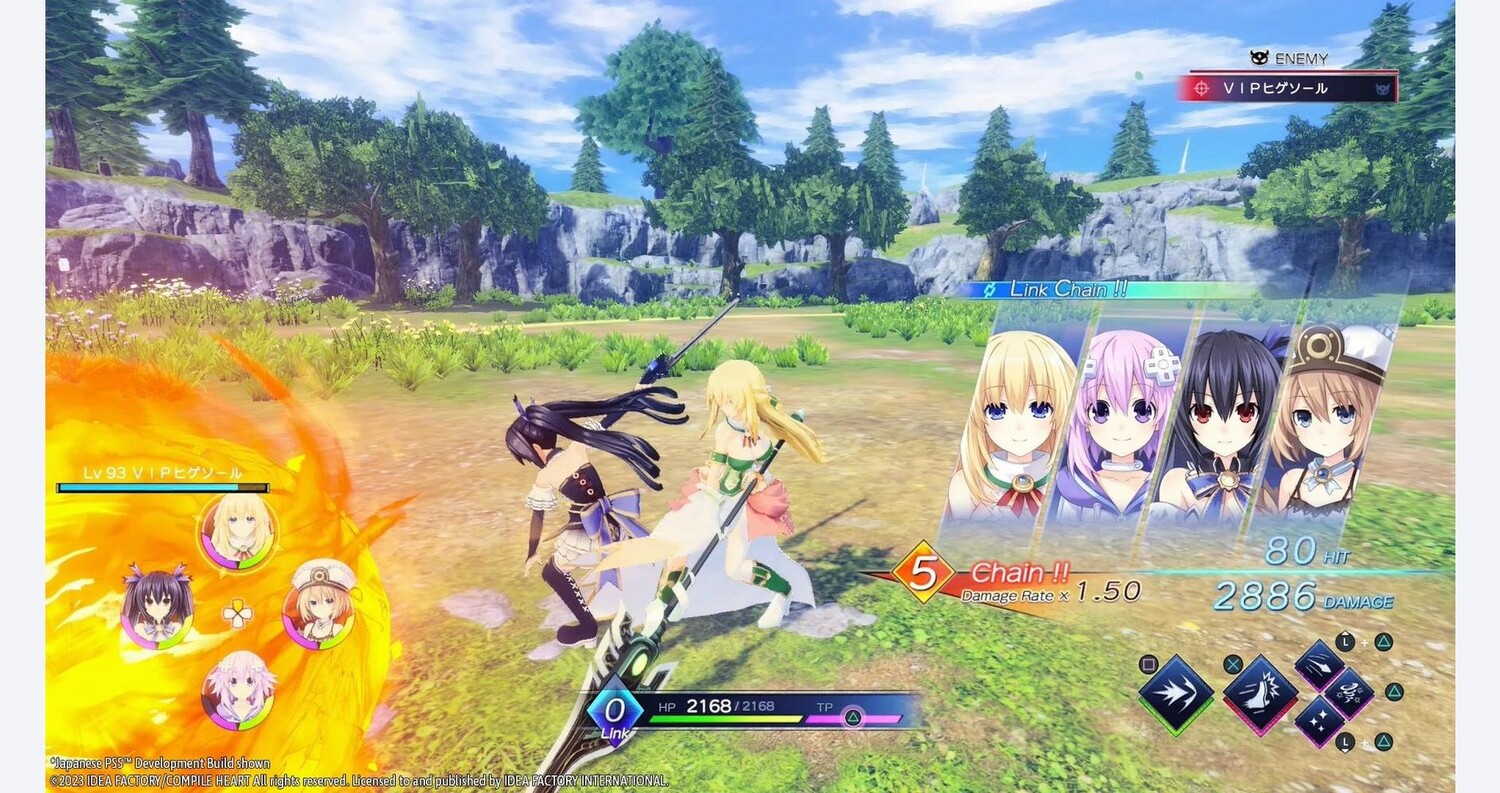Select the VIP enemy target label
Viewport: 1500px width, 793px height.
[x=1288, y=88]
